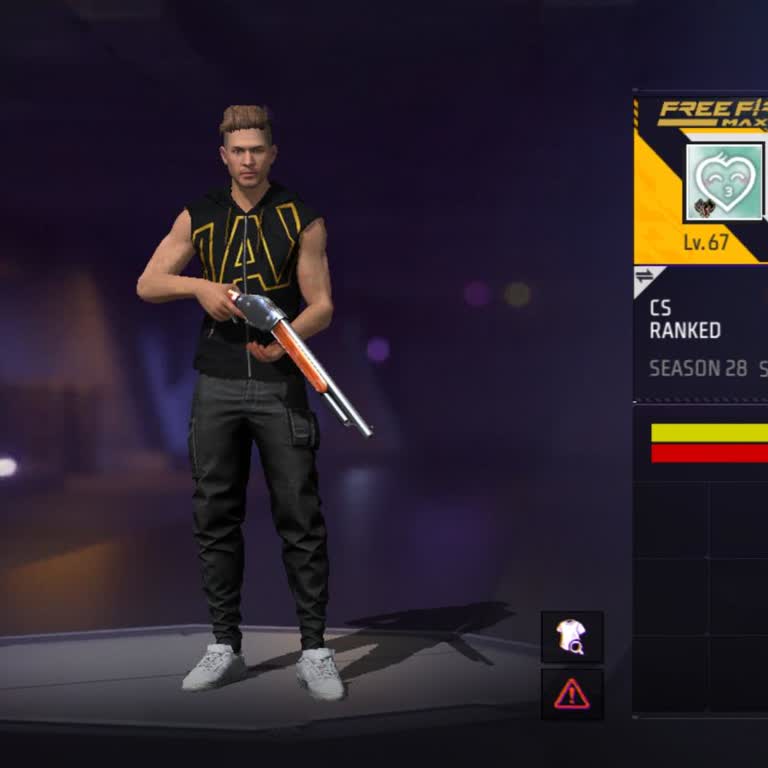The width and height of the screenshot is (768, 768).
Task: Toggle the swap arrows beside CS Ranked
Action: 645,276
